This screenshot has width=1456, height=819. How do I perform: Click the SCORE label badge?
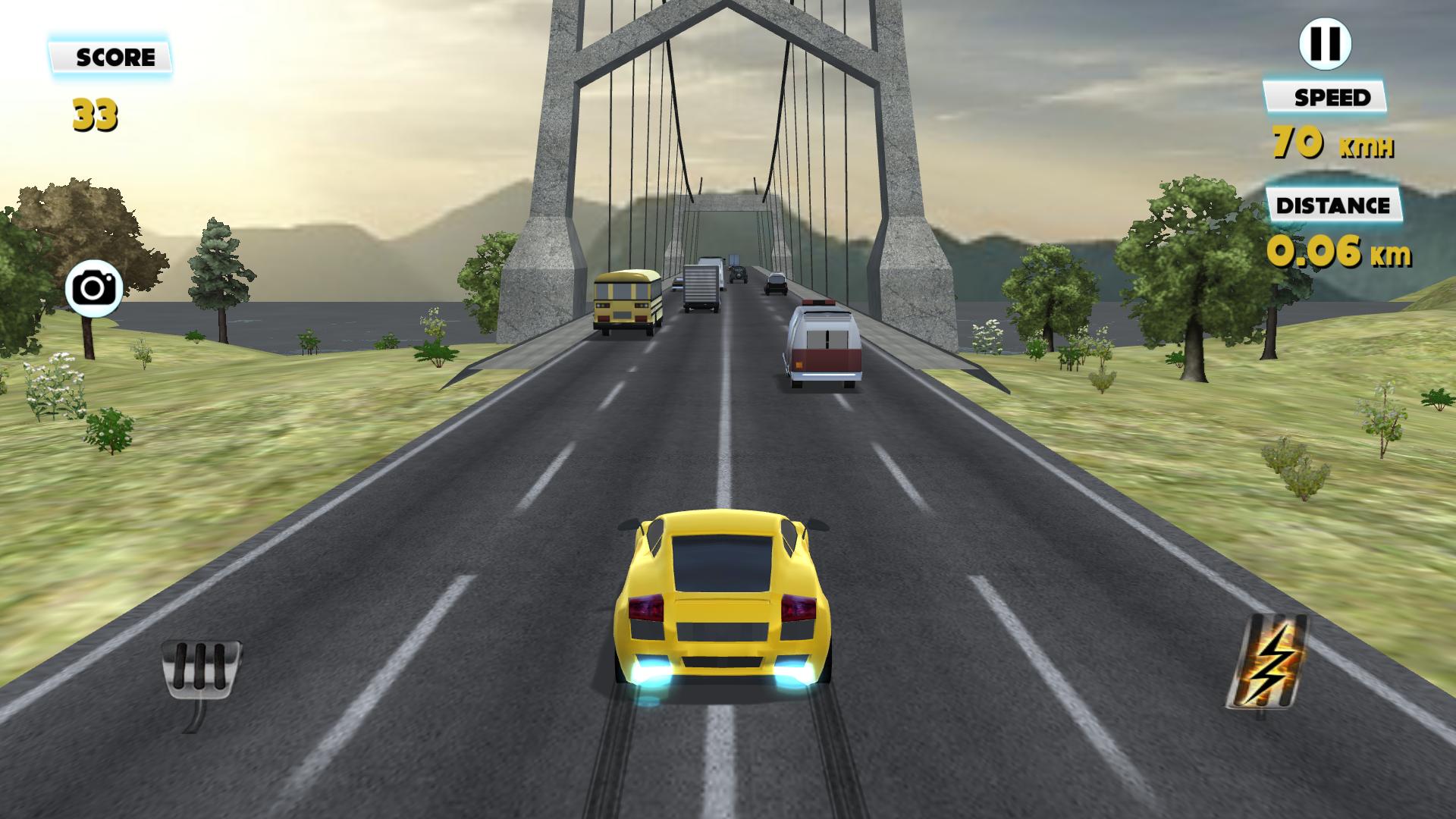(112, 55)
